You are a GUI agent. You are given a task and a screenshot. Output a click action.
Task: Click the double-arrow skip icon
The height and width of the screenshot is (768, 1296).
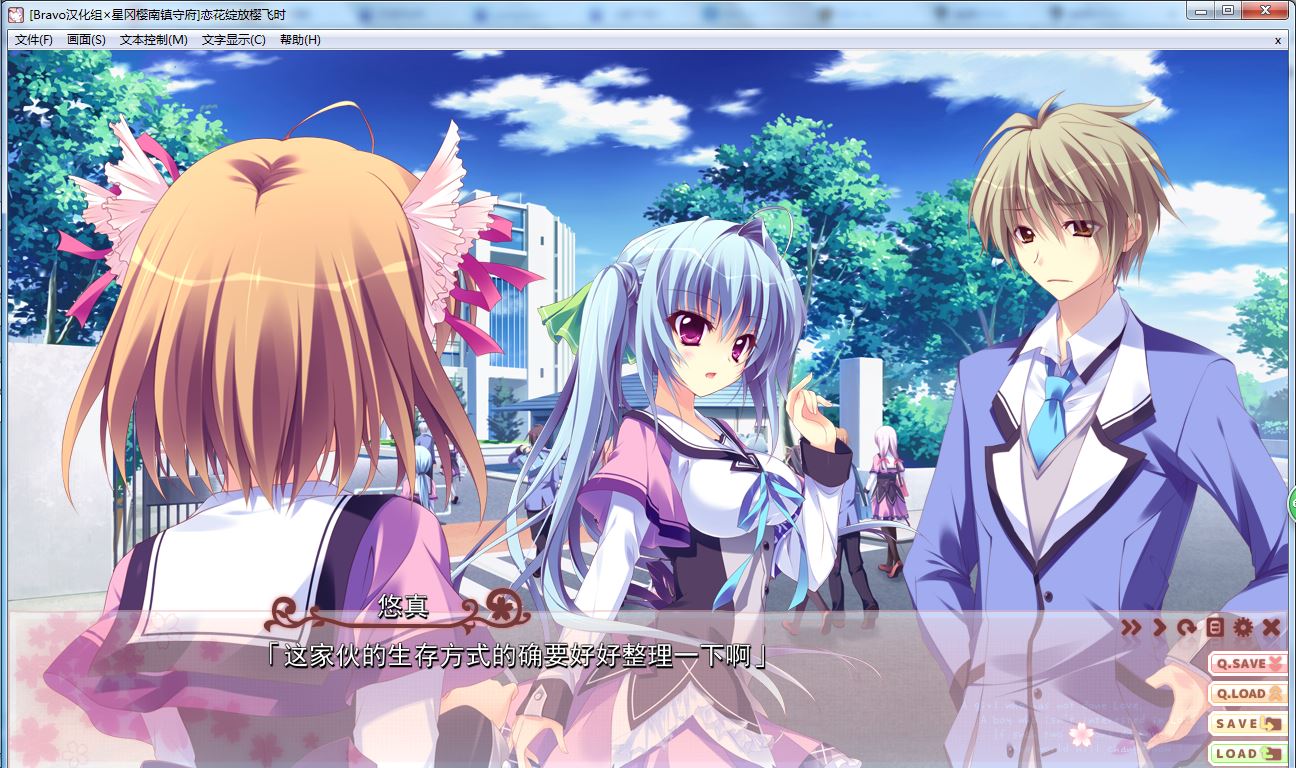[1131, 628]
